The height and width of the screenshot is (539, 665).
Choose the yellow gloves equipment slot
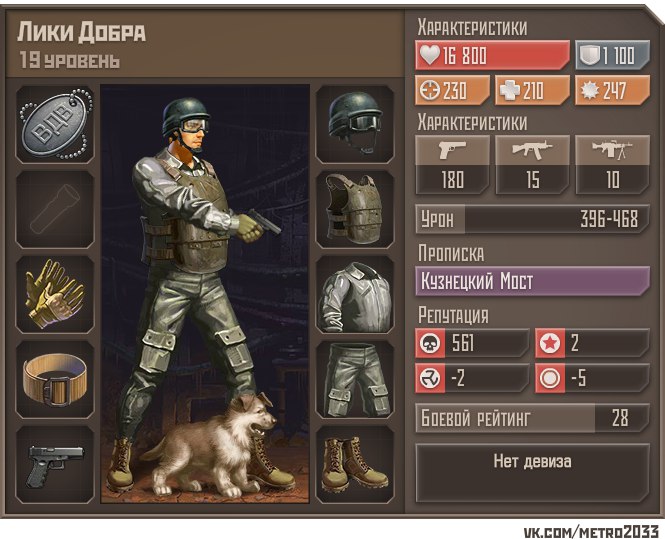tap(55, 294)
